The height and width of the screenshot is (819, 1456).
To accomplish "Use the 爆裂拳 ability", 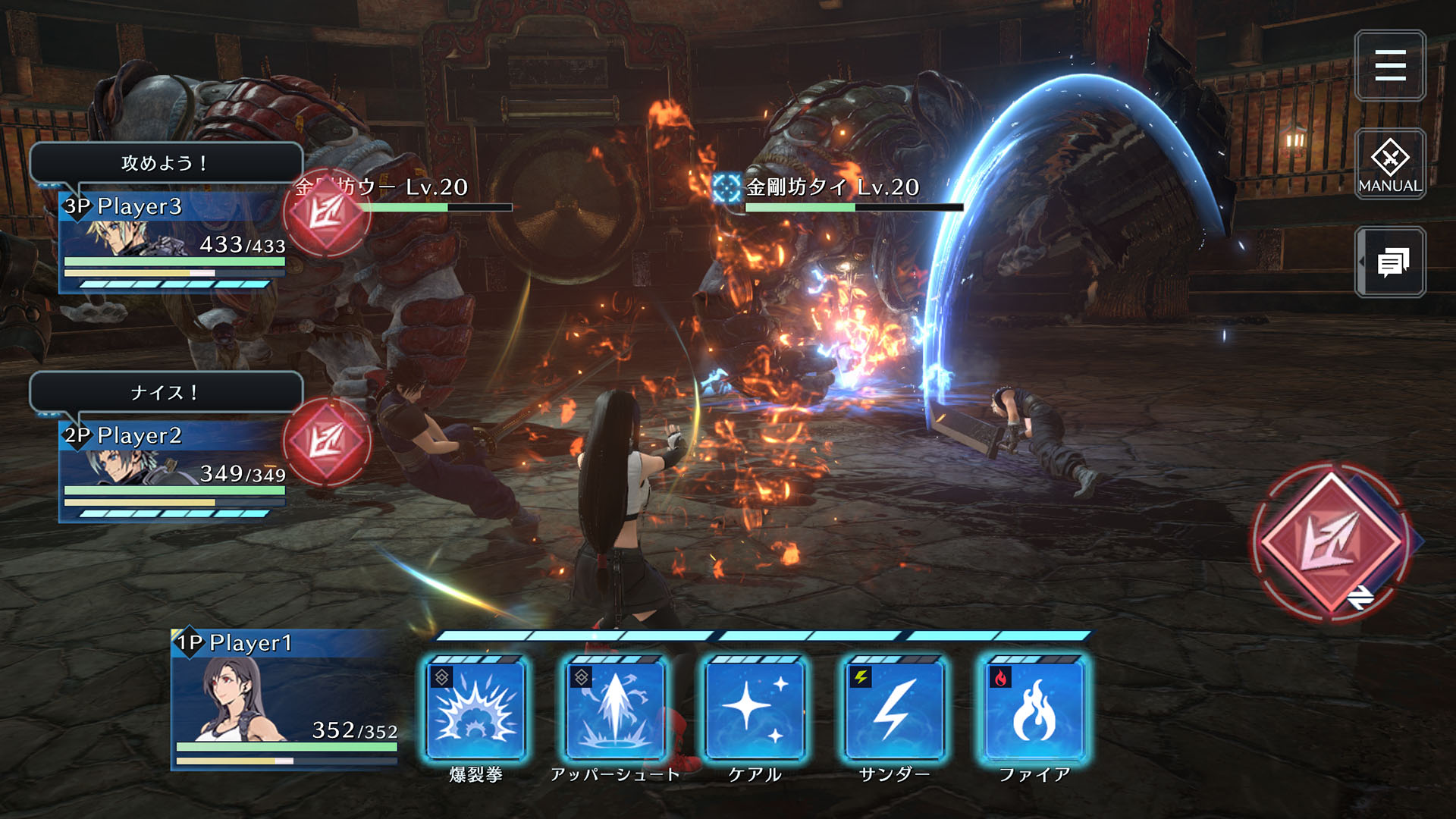I will pos(475,710).
